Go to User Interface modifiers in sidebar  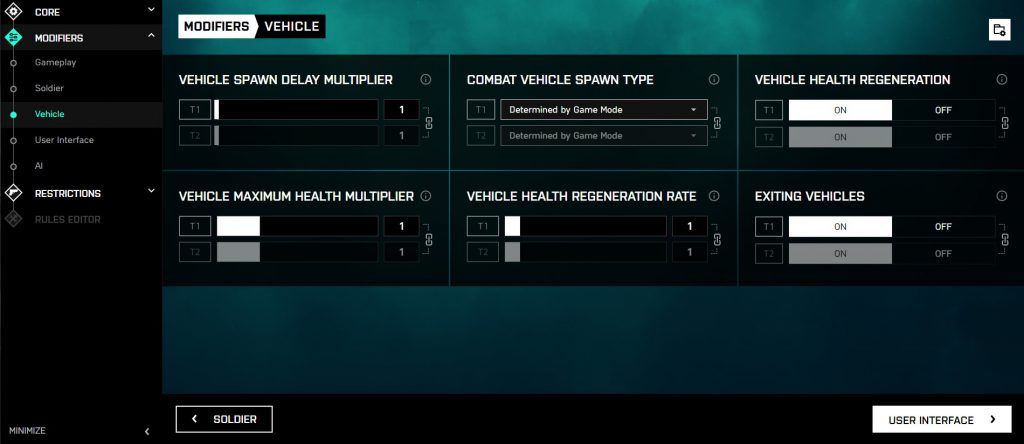[64, 140]
